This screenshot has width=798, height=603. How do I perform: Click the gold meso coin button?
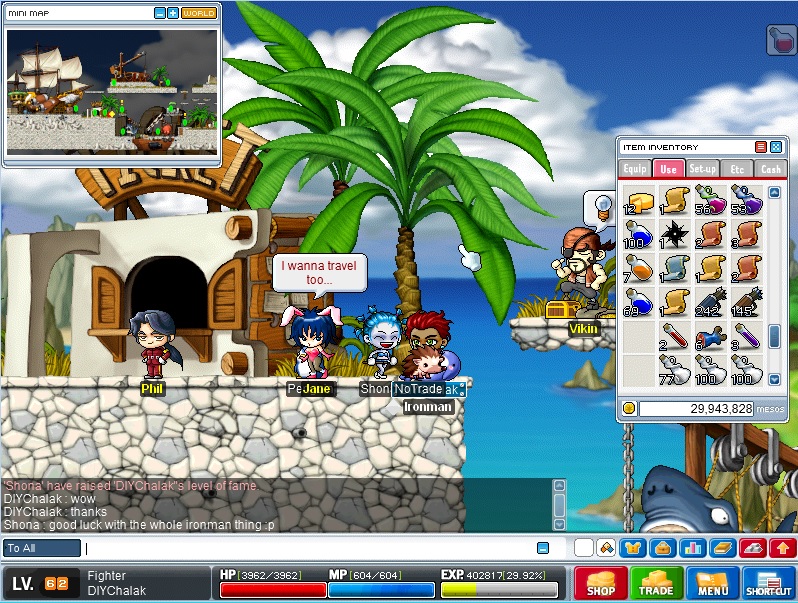(628, 408)
